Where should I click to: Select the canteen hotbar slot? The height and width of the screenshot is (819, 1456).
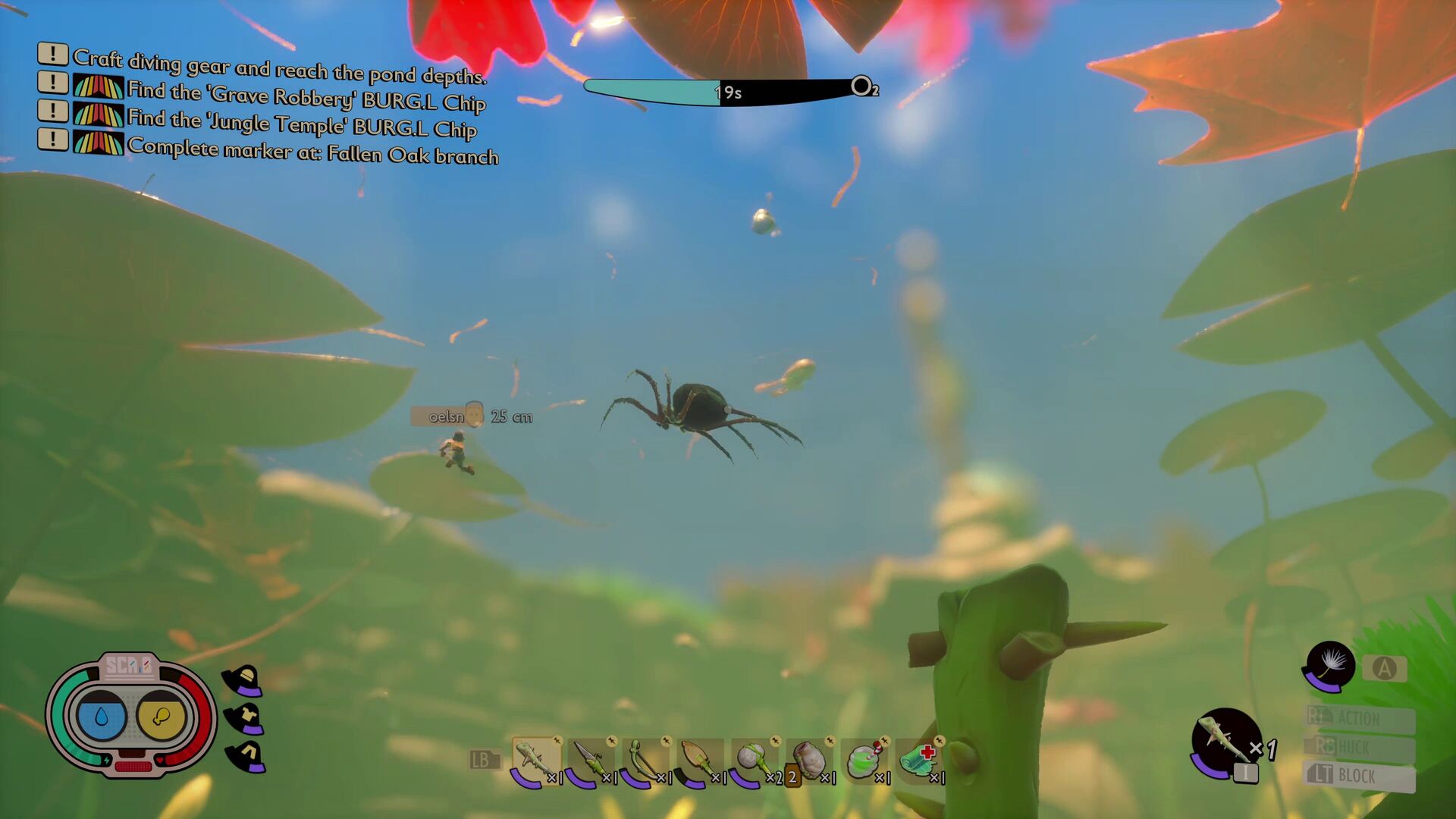coord(809,761)
